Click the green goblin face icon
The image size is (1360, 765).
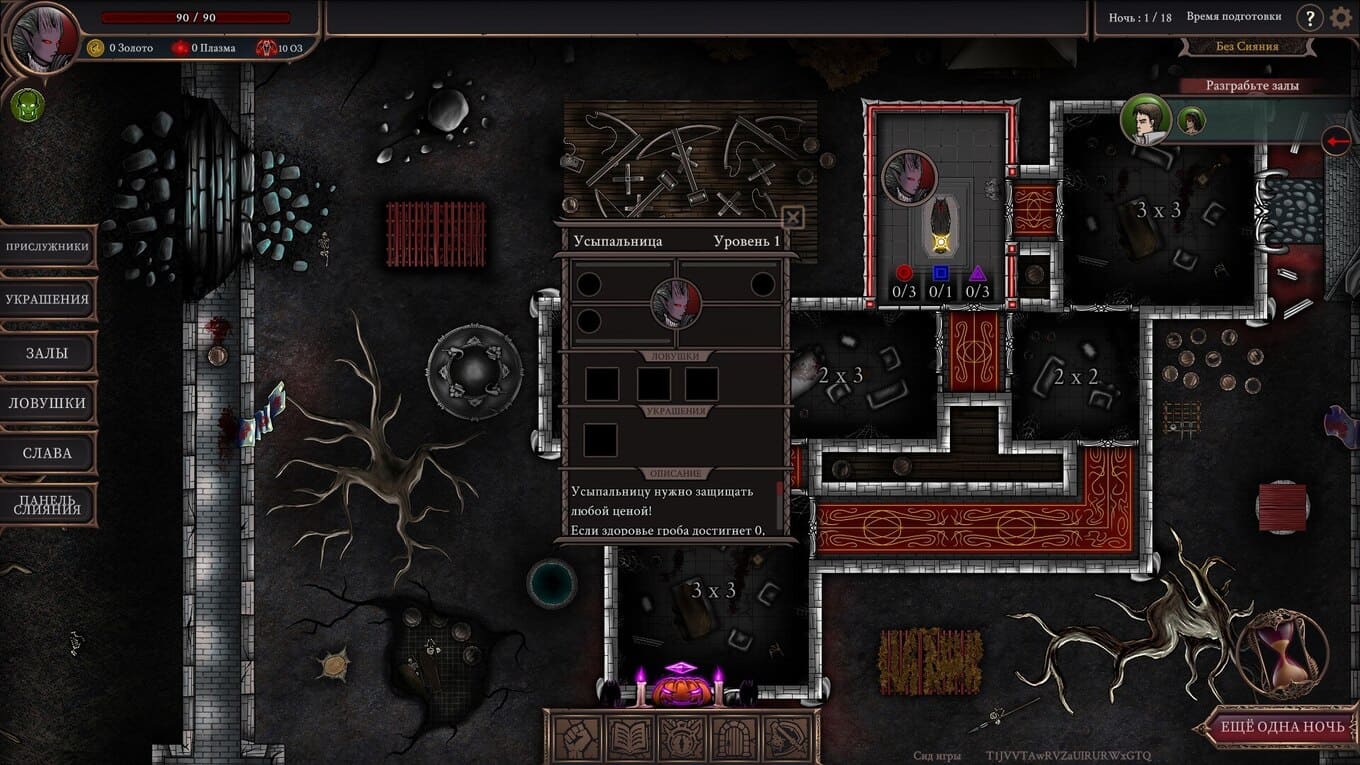click(x=27, y=105)
